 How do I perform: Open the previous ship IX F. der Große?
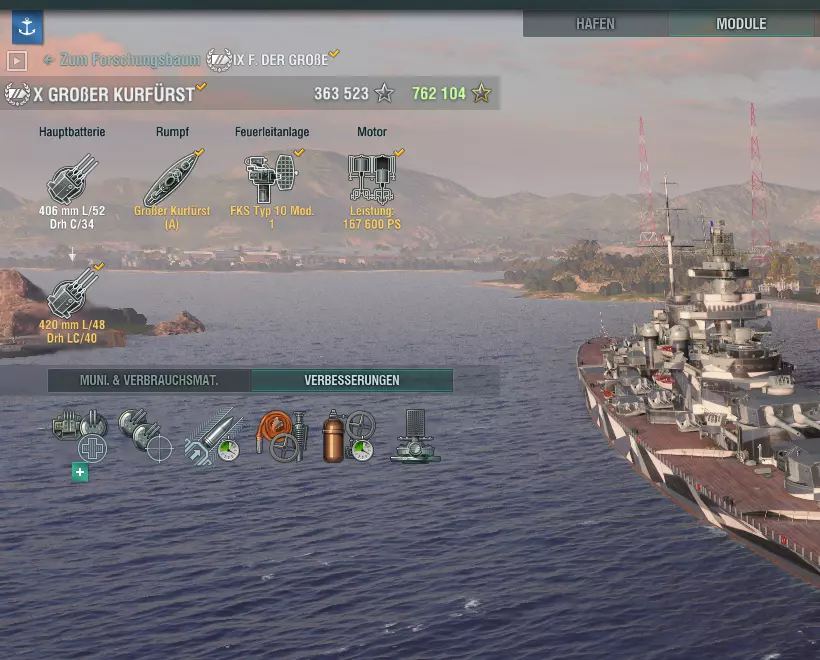272,60
